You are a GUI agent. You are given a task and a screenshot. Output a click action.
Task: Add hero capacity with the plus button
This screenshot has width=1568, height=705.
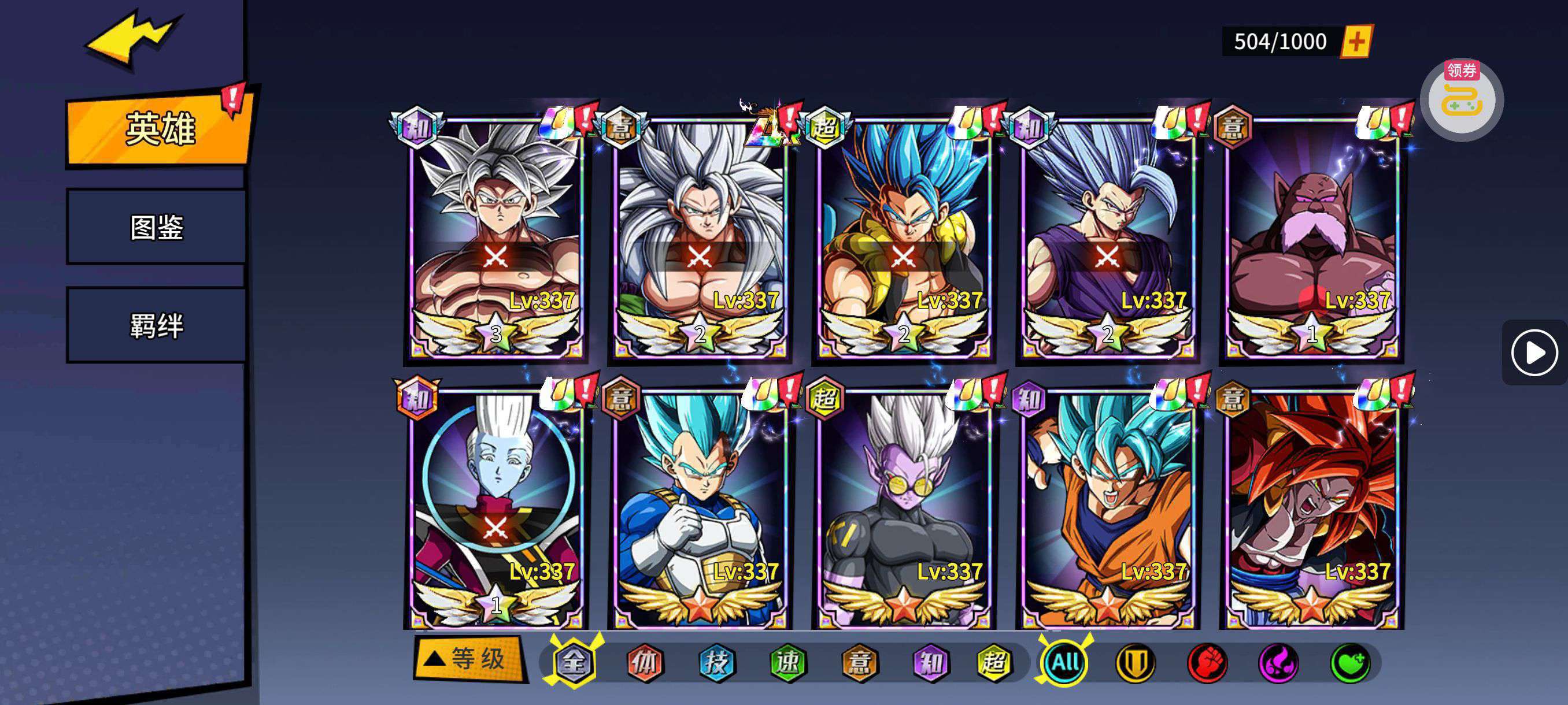tap(1357, 42)
